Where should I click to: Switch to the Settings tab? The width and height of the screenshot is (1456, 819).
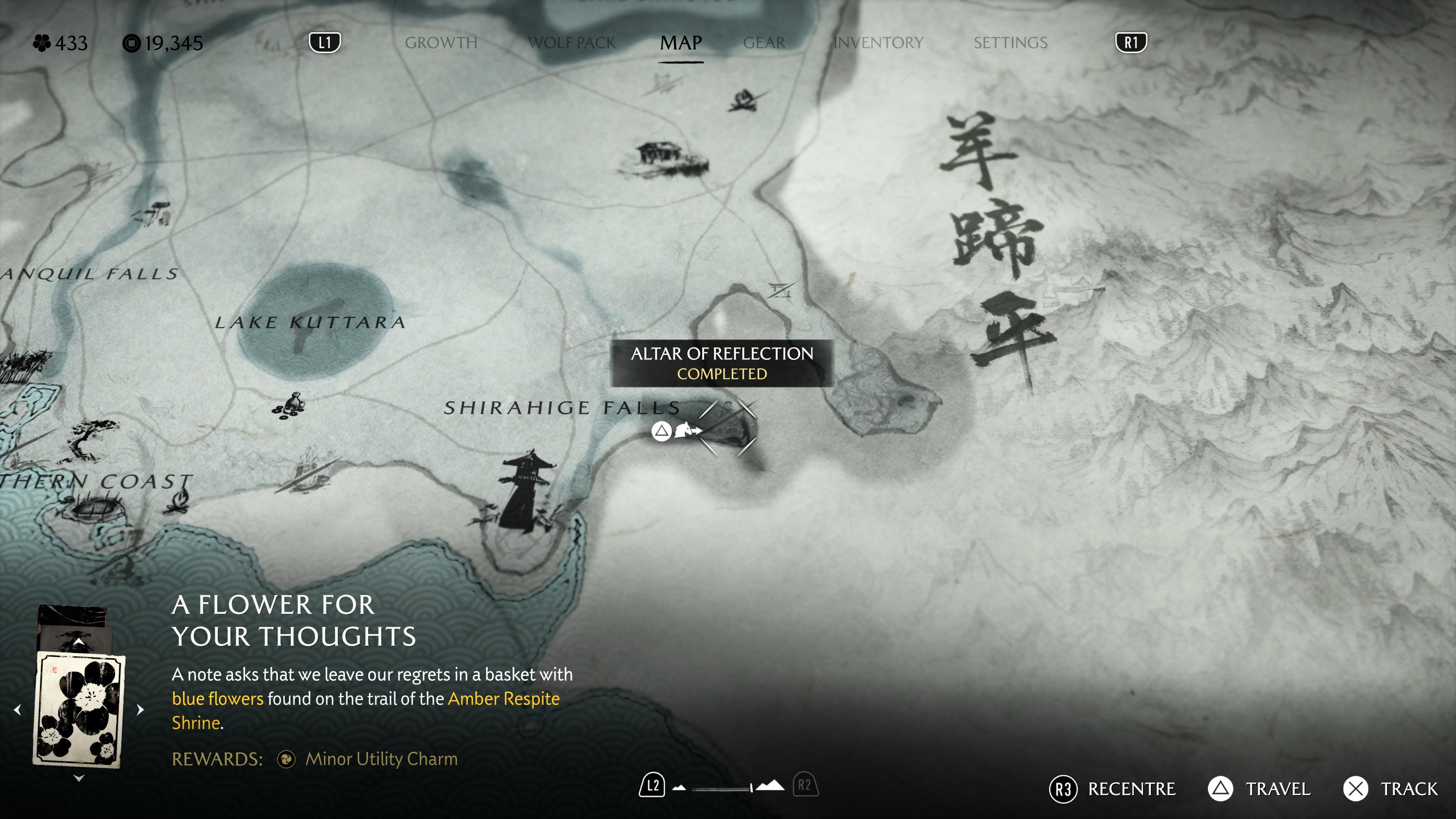[1010, 43]
